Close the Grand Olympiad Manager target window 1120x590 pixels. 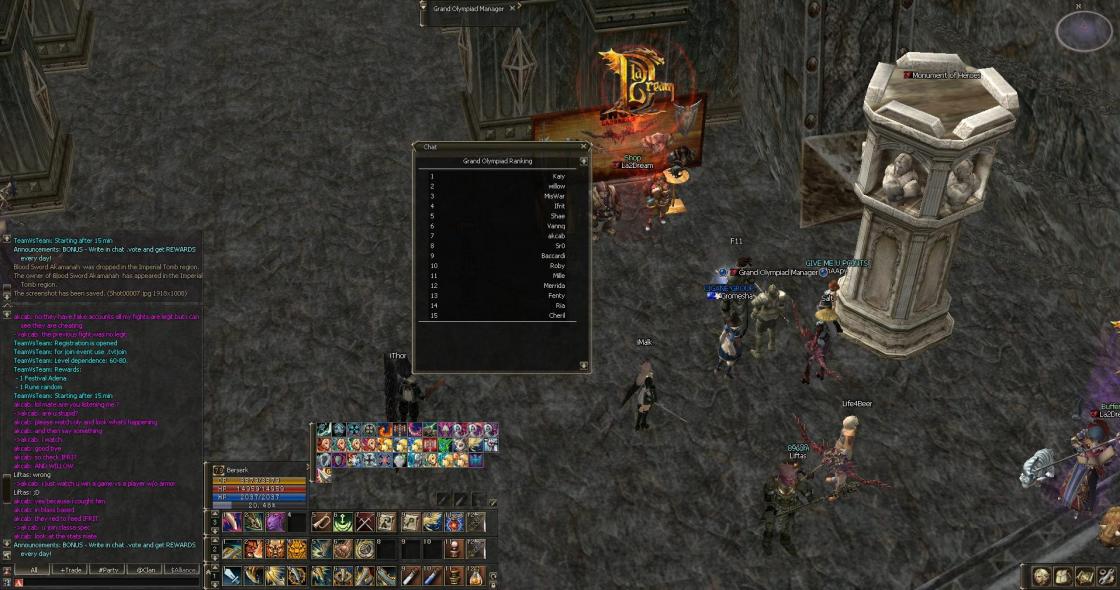coord(514,8)
